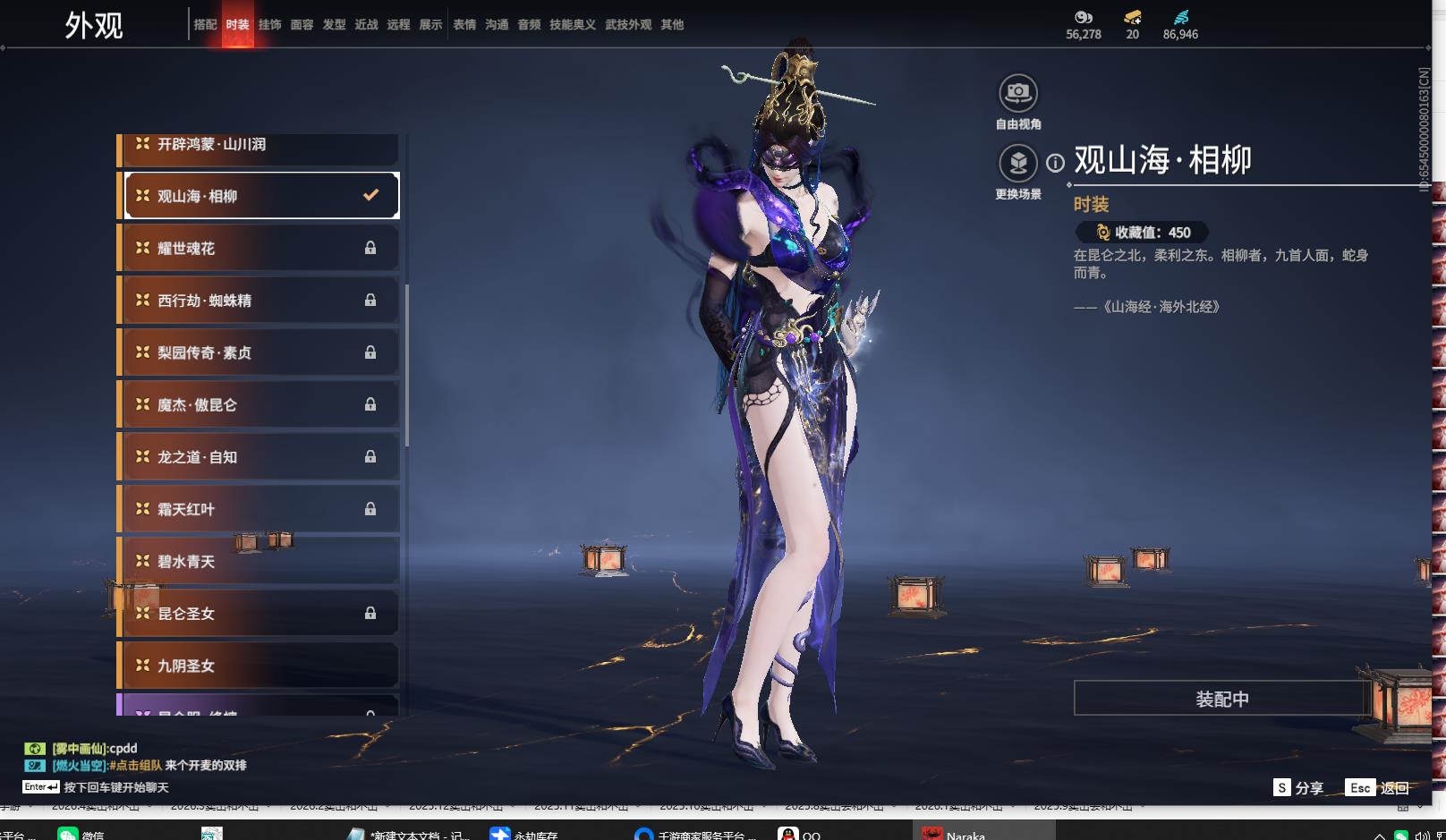Select the 近战 tab
The width and height of the screenshot is (1446, 840).
coord(366,25)
